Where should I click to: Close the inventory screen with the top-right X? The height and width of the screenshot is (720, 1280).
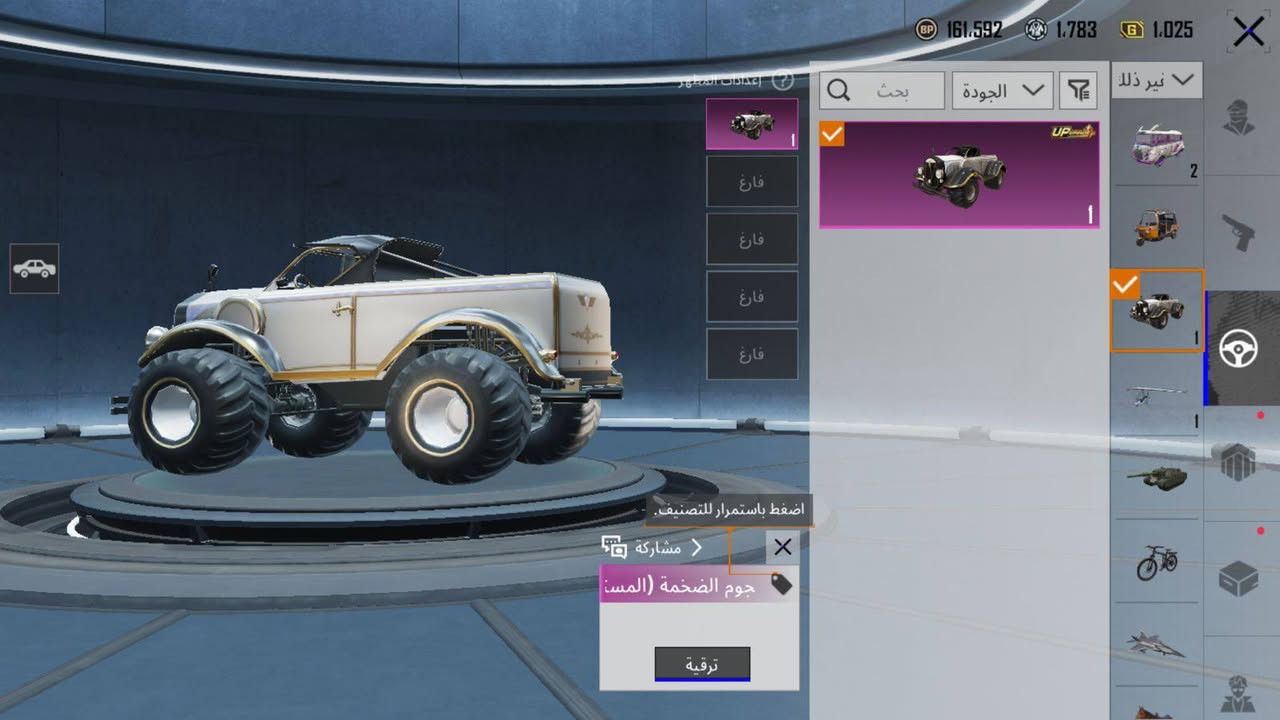point(1248,32)
